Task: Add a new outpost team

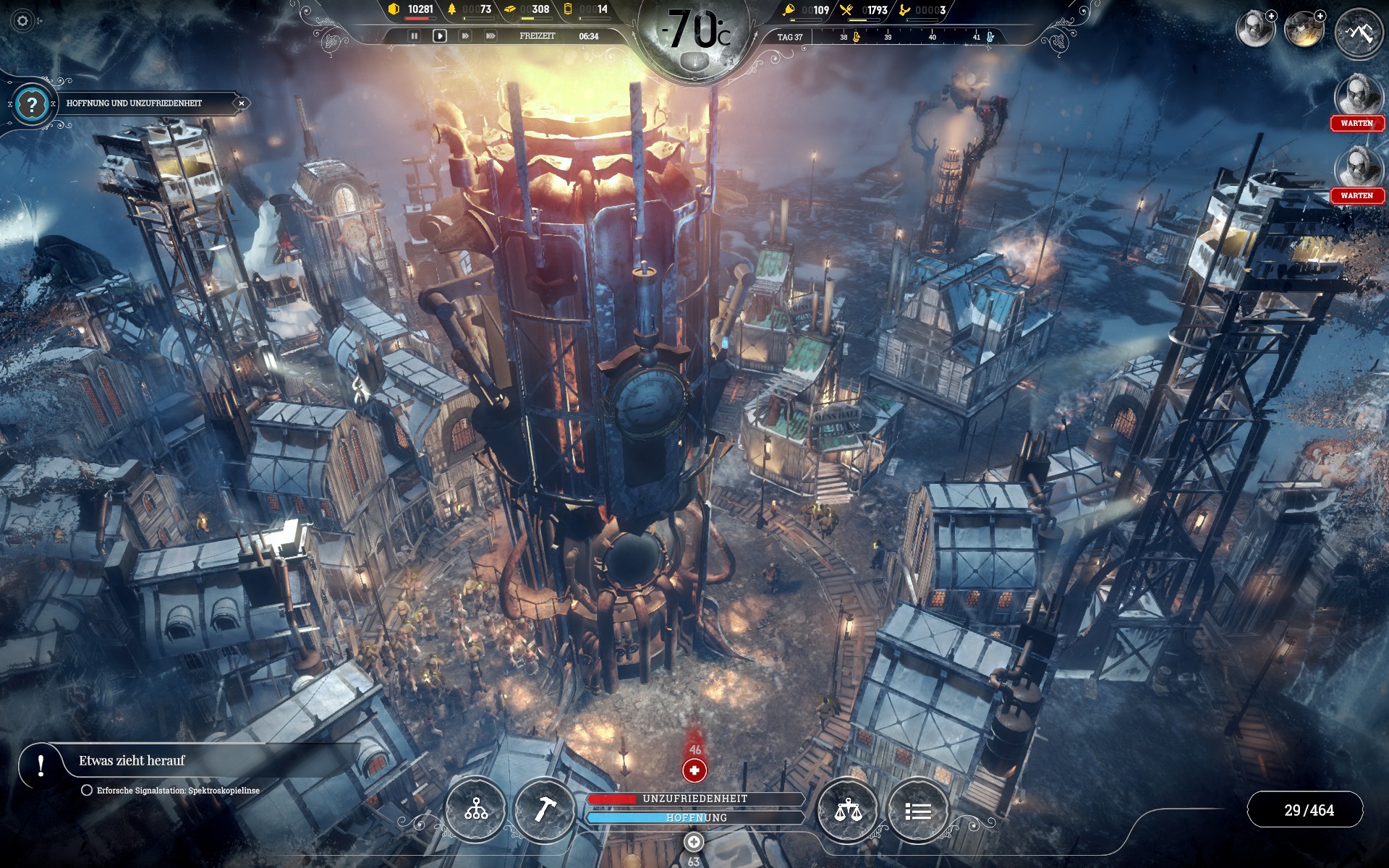Action: click(1320, 16)
